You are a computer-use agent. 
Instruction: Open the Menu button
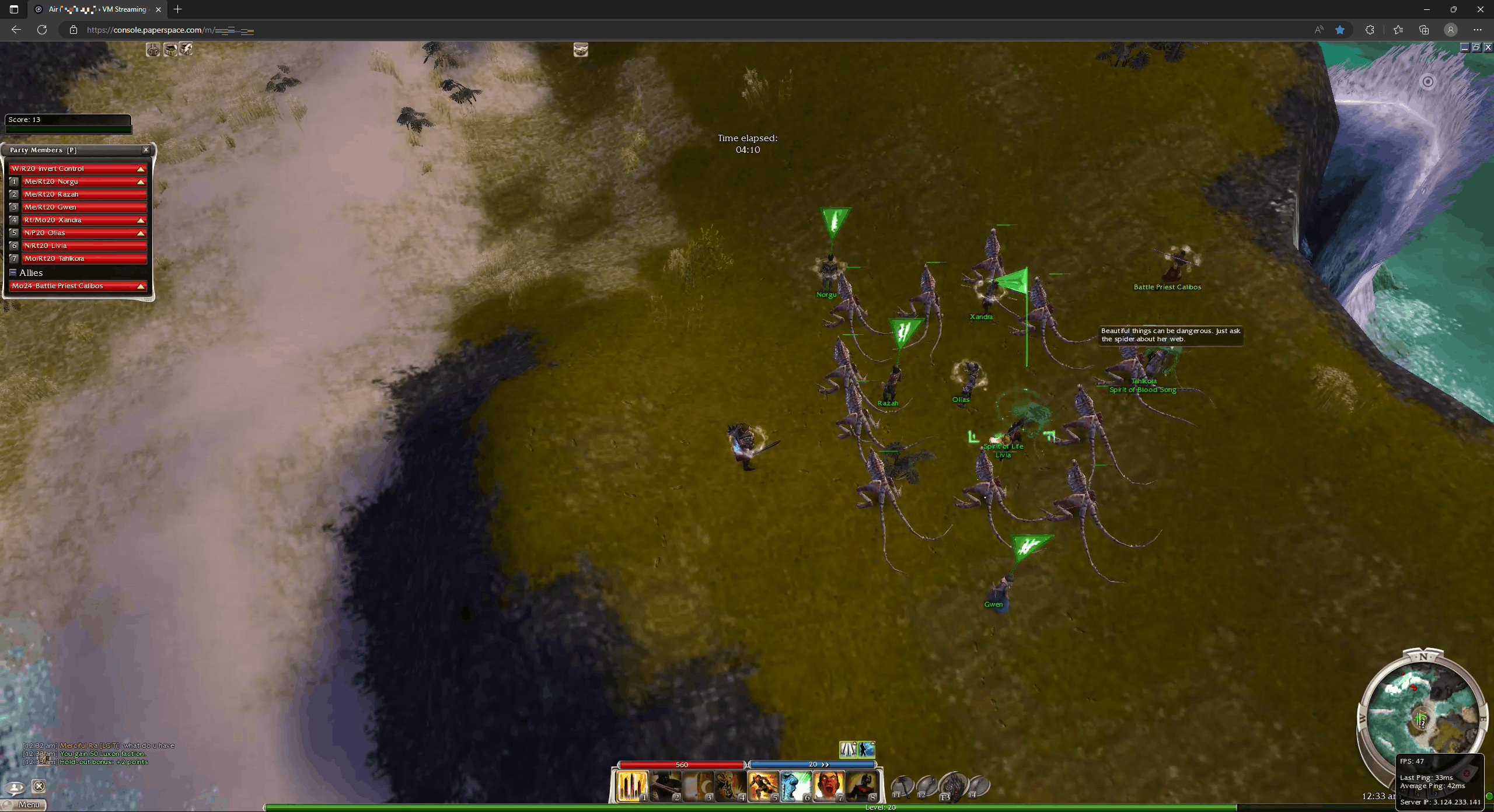coord(27,804)
